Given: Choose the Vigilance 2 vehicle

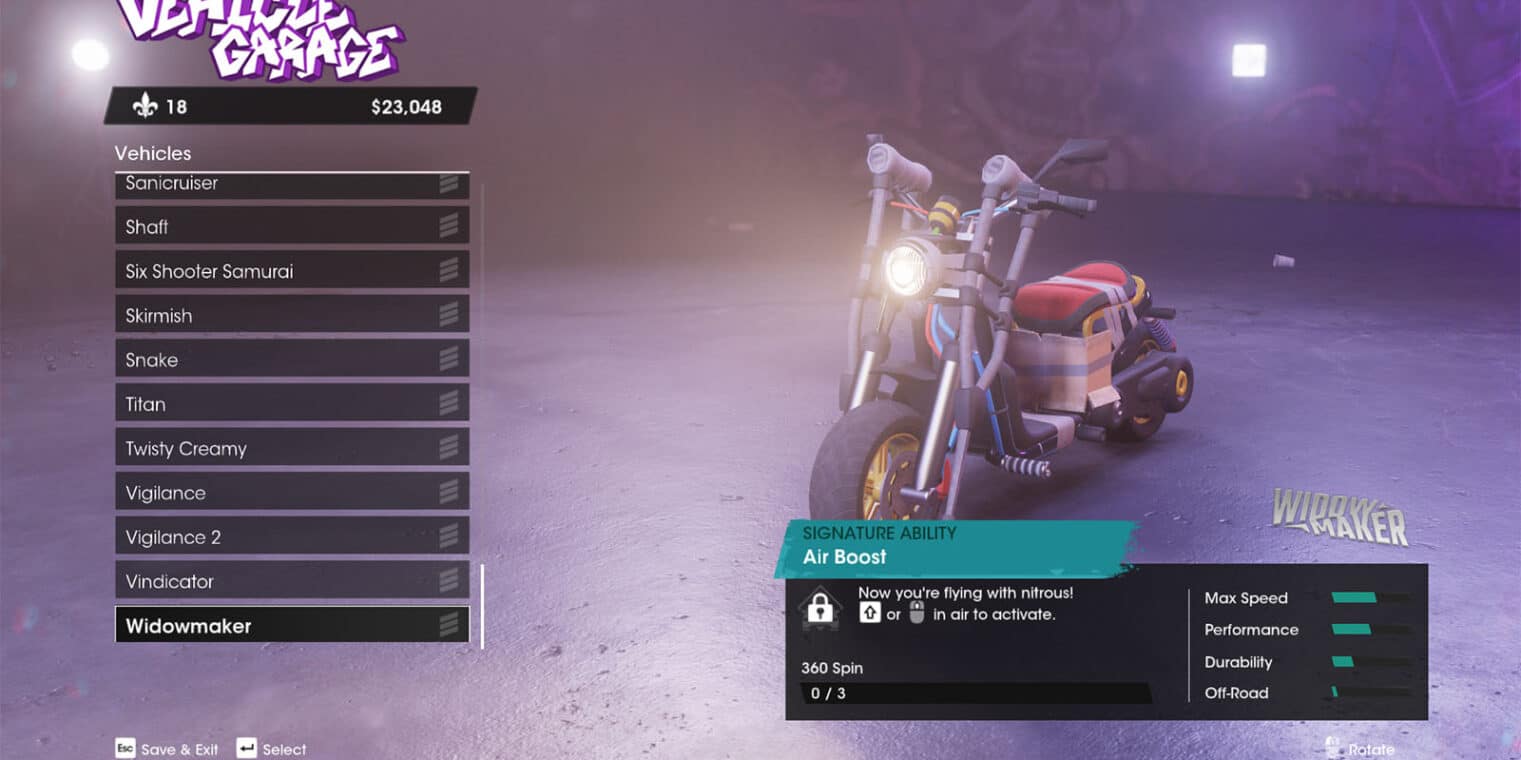Looking at the screenshot, I should [x=291, y=537].
